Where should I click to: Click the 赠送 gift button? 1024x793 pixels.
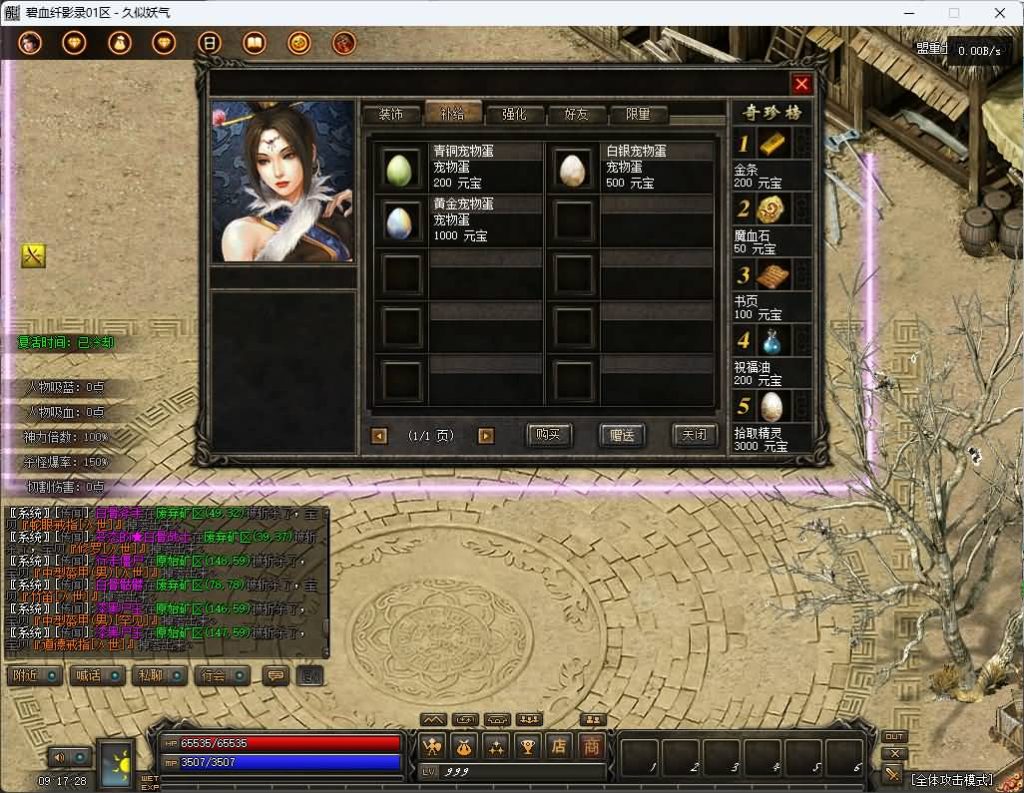(621, 435)
